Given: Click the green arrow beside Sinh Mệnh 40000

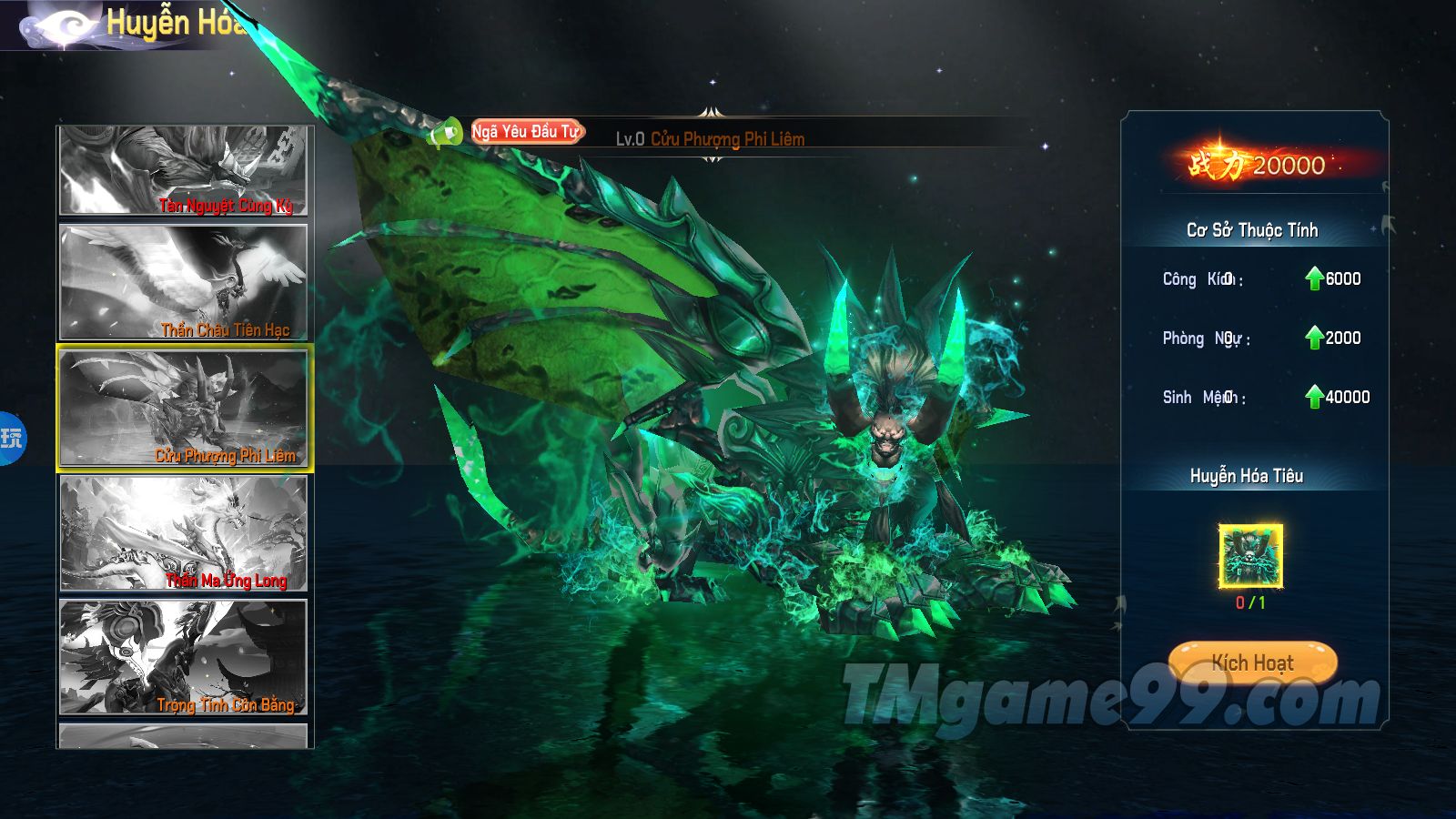Looking at the screenshot, I should pos(1315,396).
